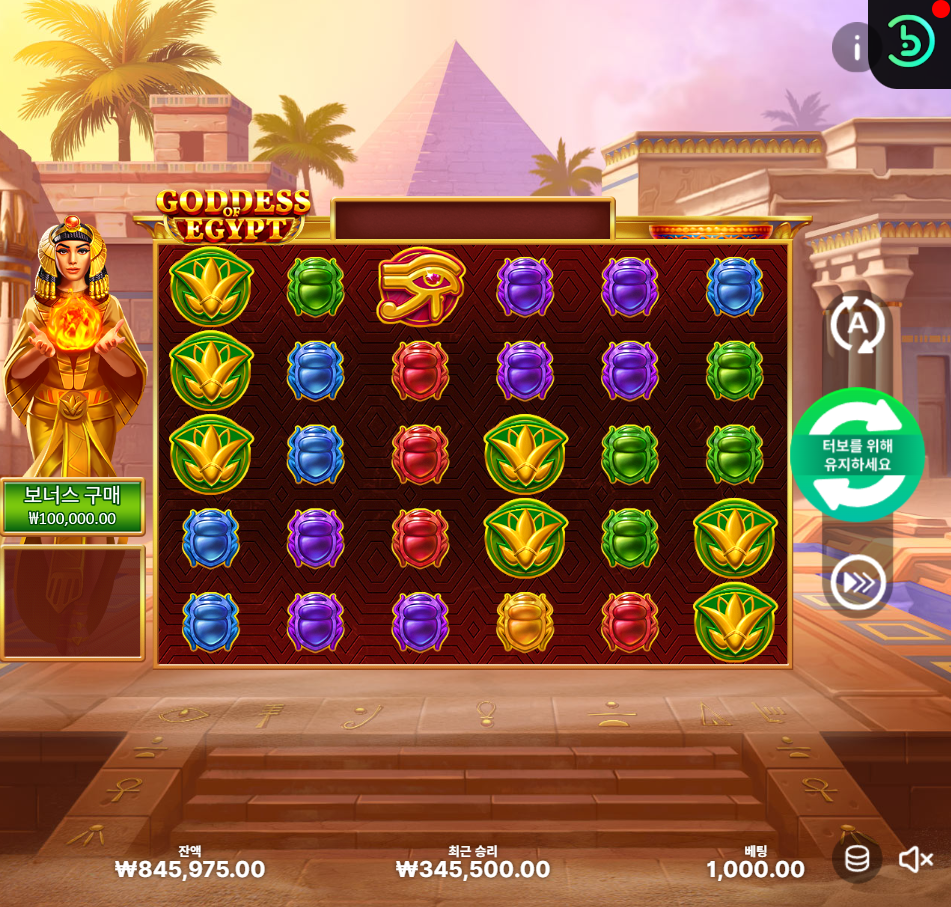The image size is (951, 907).
Task: Open the game info panel
Action: (856, 47)
